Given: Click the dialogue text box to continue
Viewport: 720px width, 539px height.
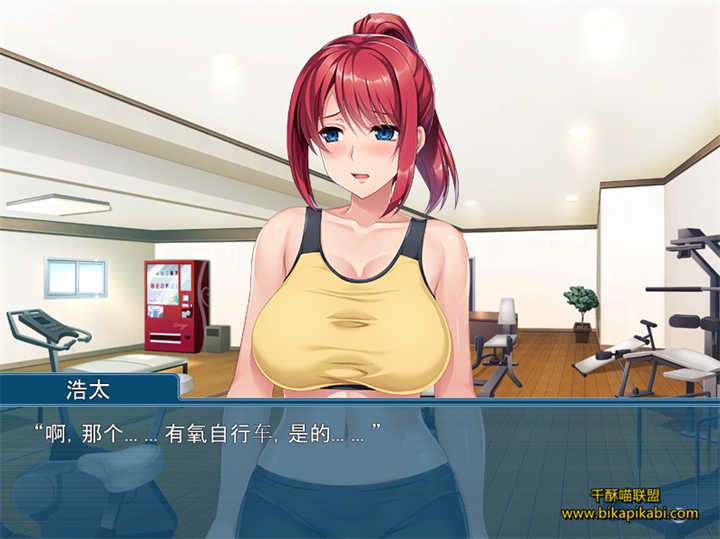Looking at the screenshot, I should (360, 470).
